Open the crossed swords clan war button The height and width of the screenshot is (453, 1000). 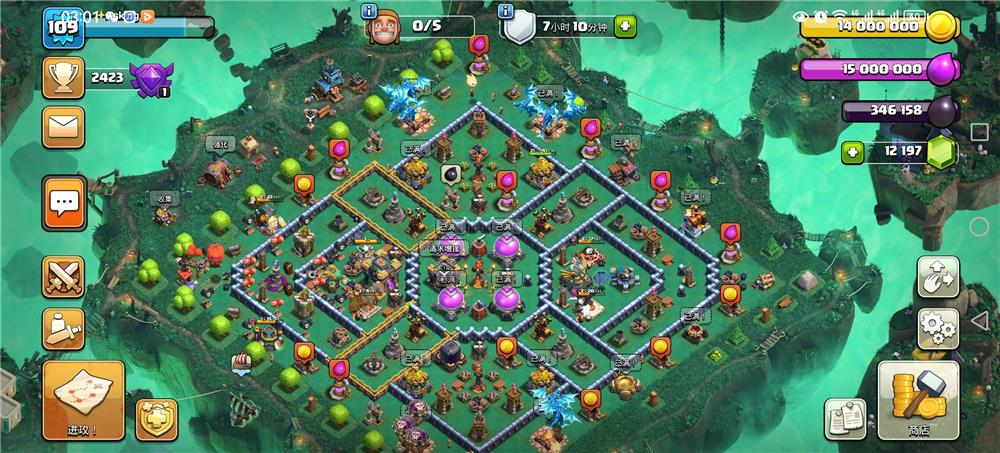[63, 277]
